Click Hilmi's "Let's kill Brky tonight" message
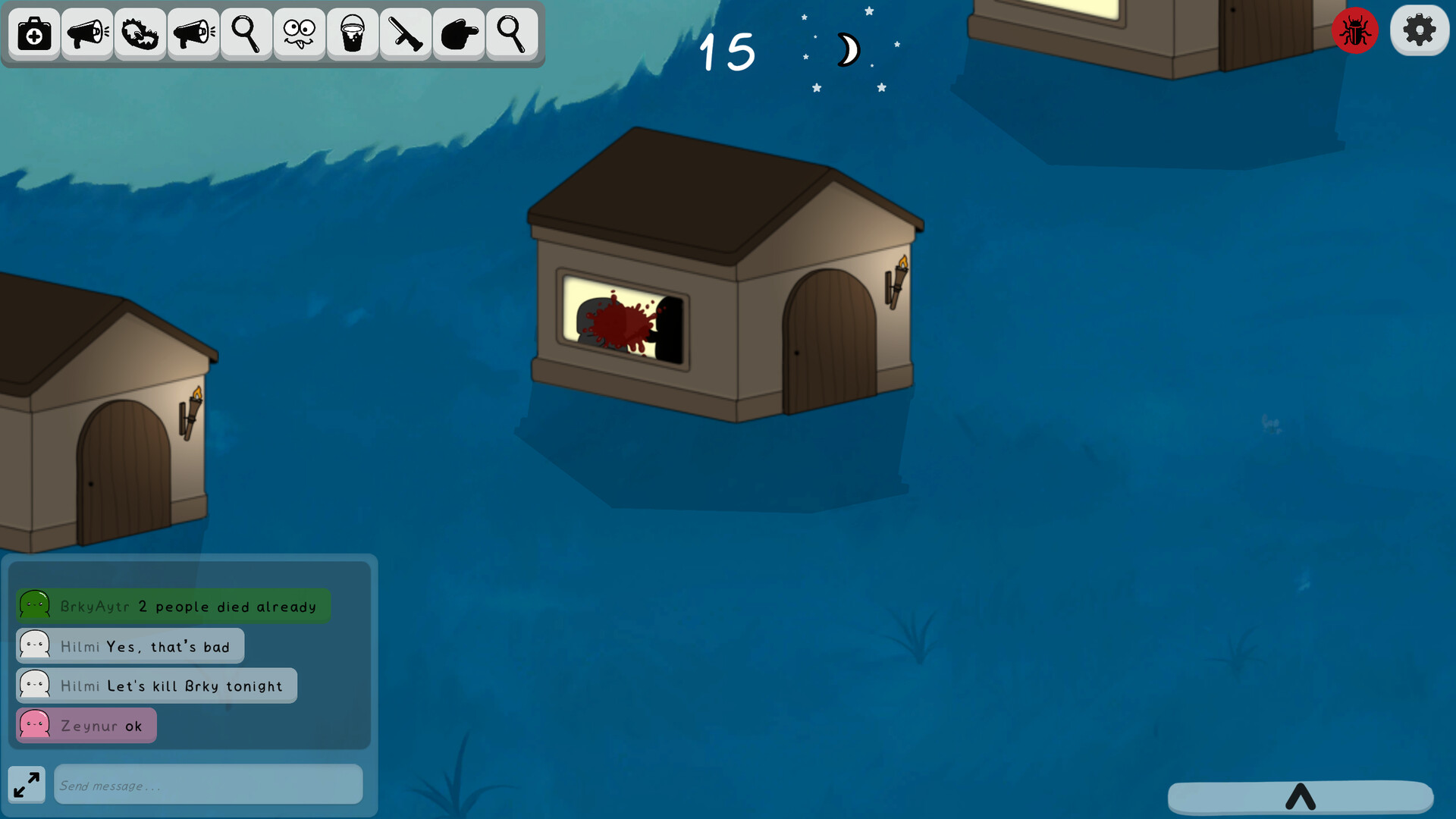This screenshot has width=1456, height=819. [157, 686]
